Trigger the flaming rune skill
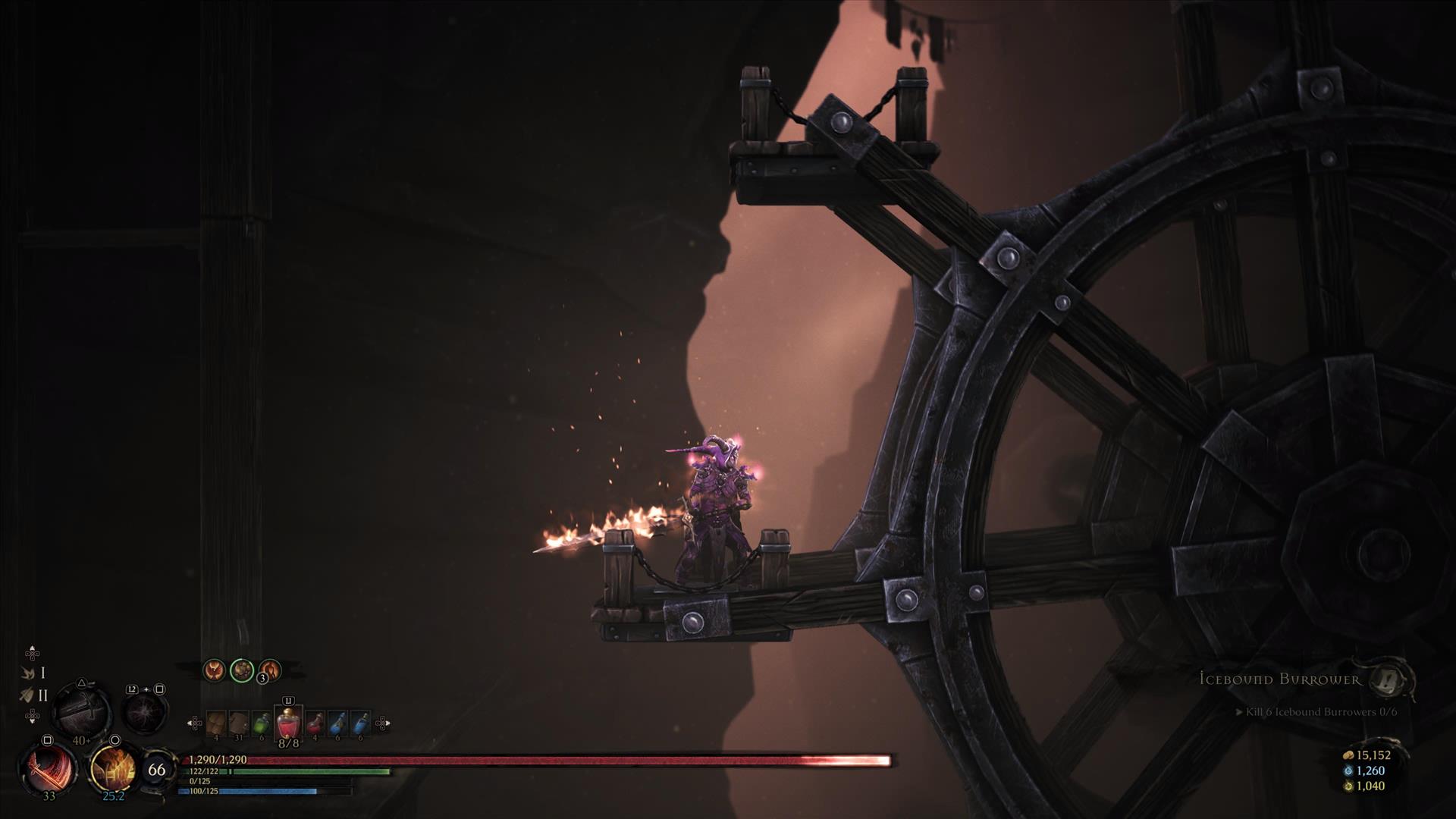Viewport: 1456px width, 819px height. [112, 767]
